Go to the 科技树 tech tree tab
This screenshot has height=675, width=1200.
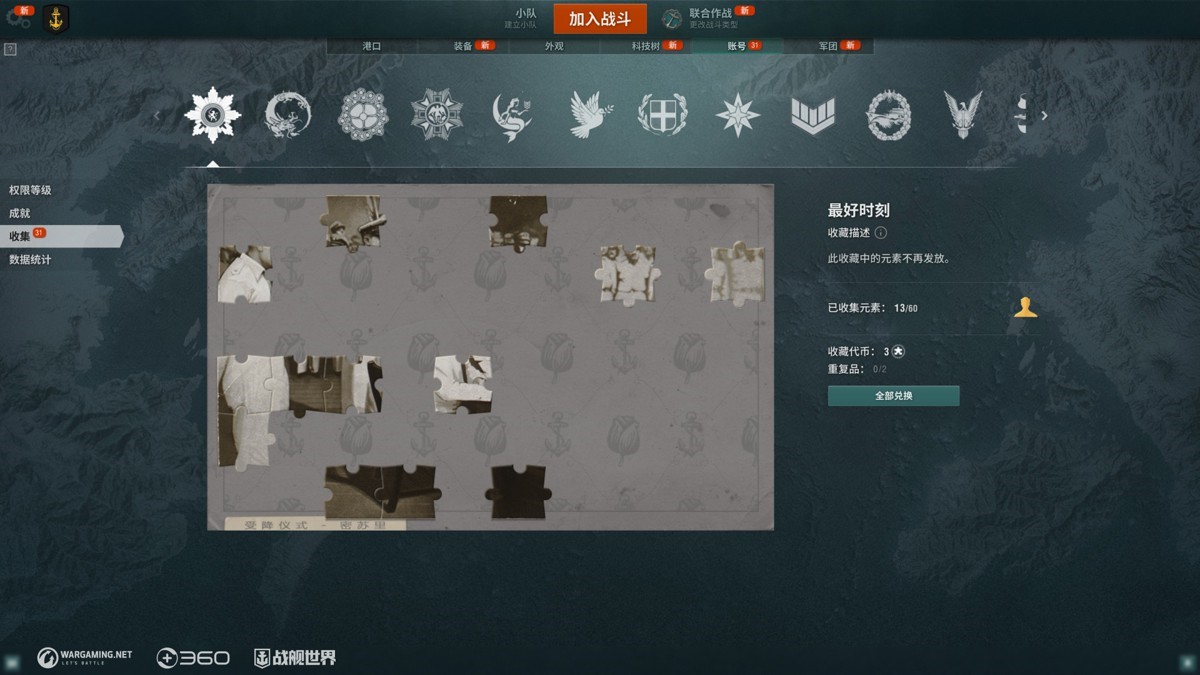point(645,46)
